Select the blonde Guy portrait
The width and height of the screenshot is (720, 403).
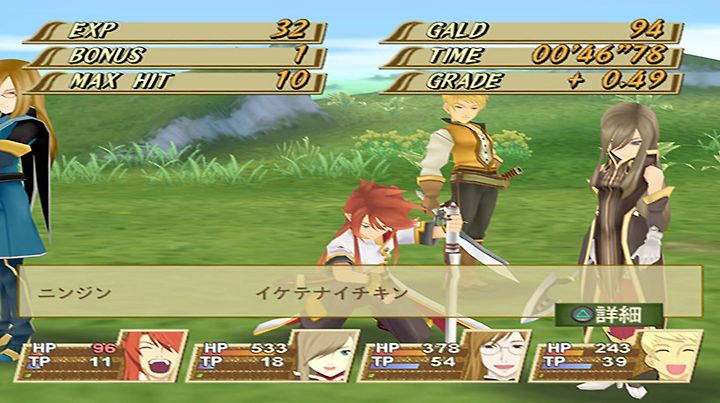pyautogui.click(x=661, y=357)
